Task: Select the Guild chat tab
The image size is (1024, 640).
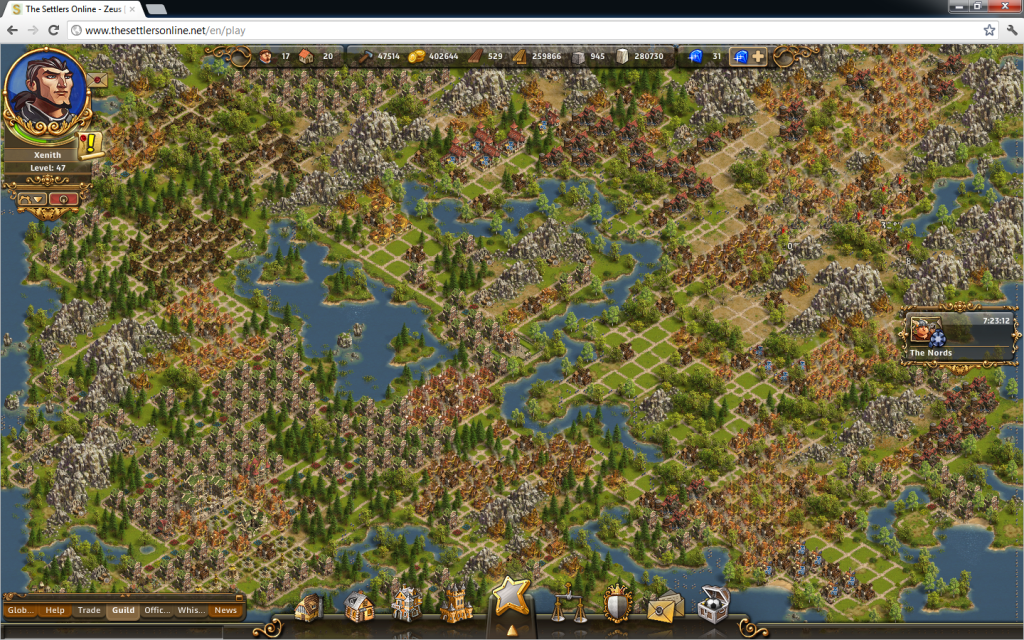Action: click(123, 610)
